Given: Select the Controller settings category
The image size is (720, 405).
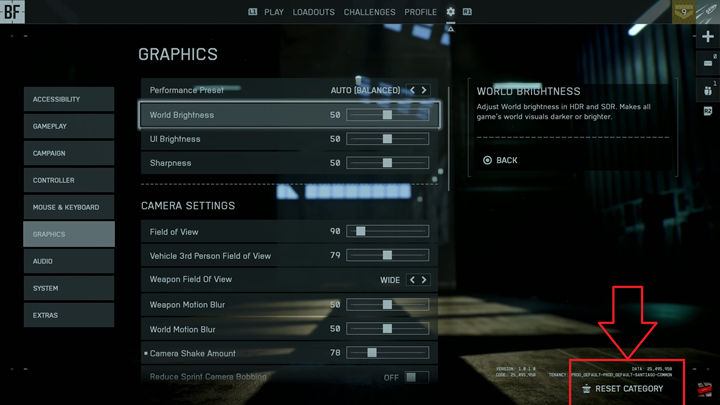Looking at the screenshot, I should point(69,180).
